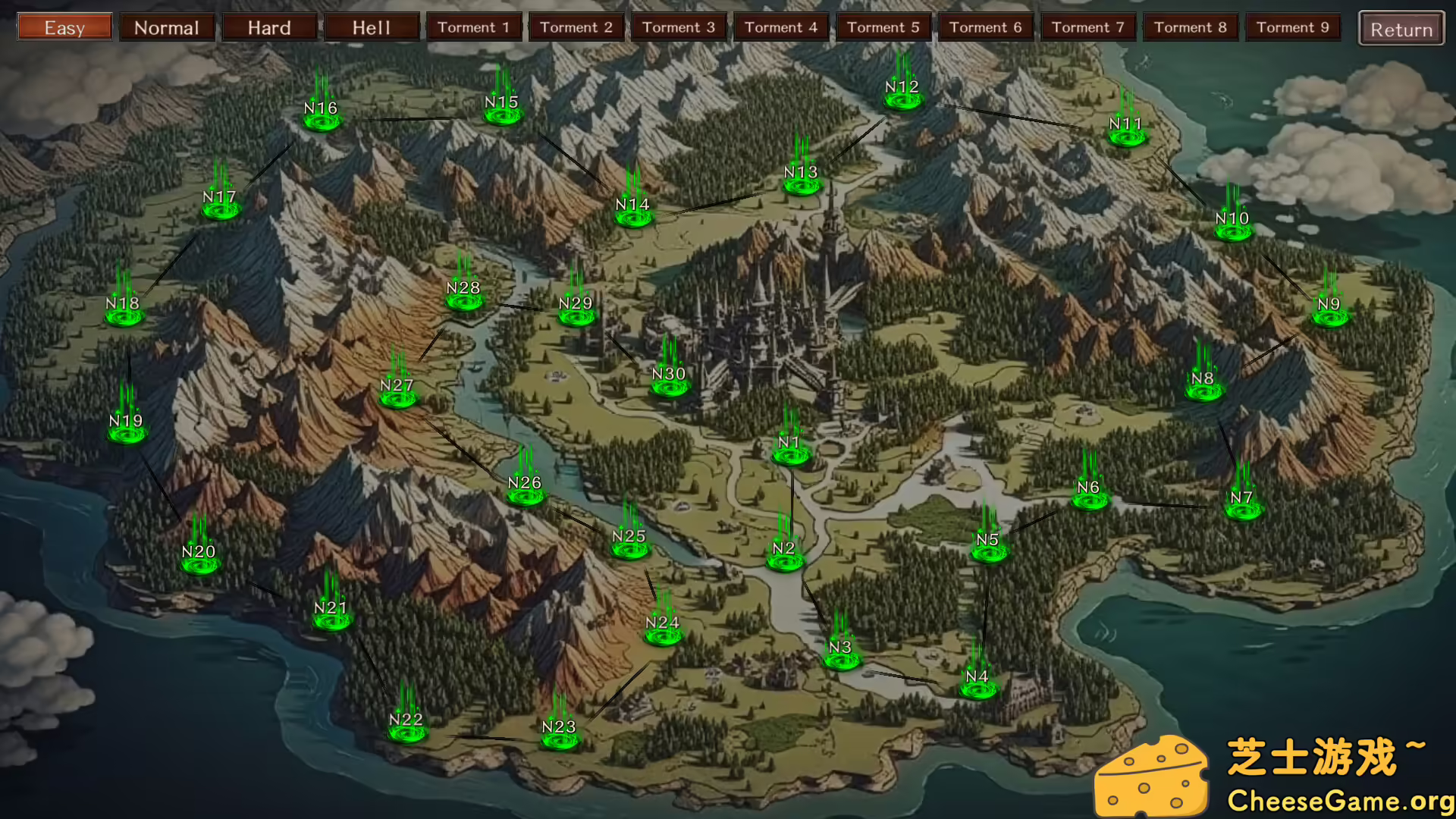Screen dimensions: 1456x819
Task: Enter the N27 portal by the river
Action: point(398,400)
